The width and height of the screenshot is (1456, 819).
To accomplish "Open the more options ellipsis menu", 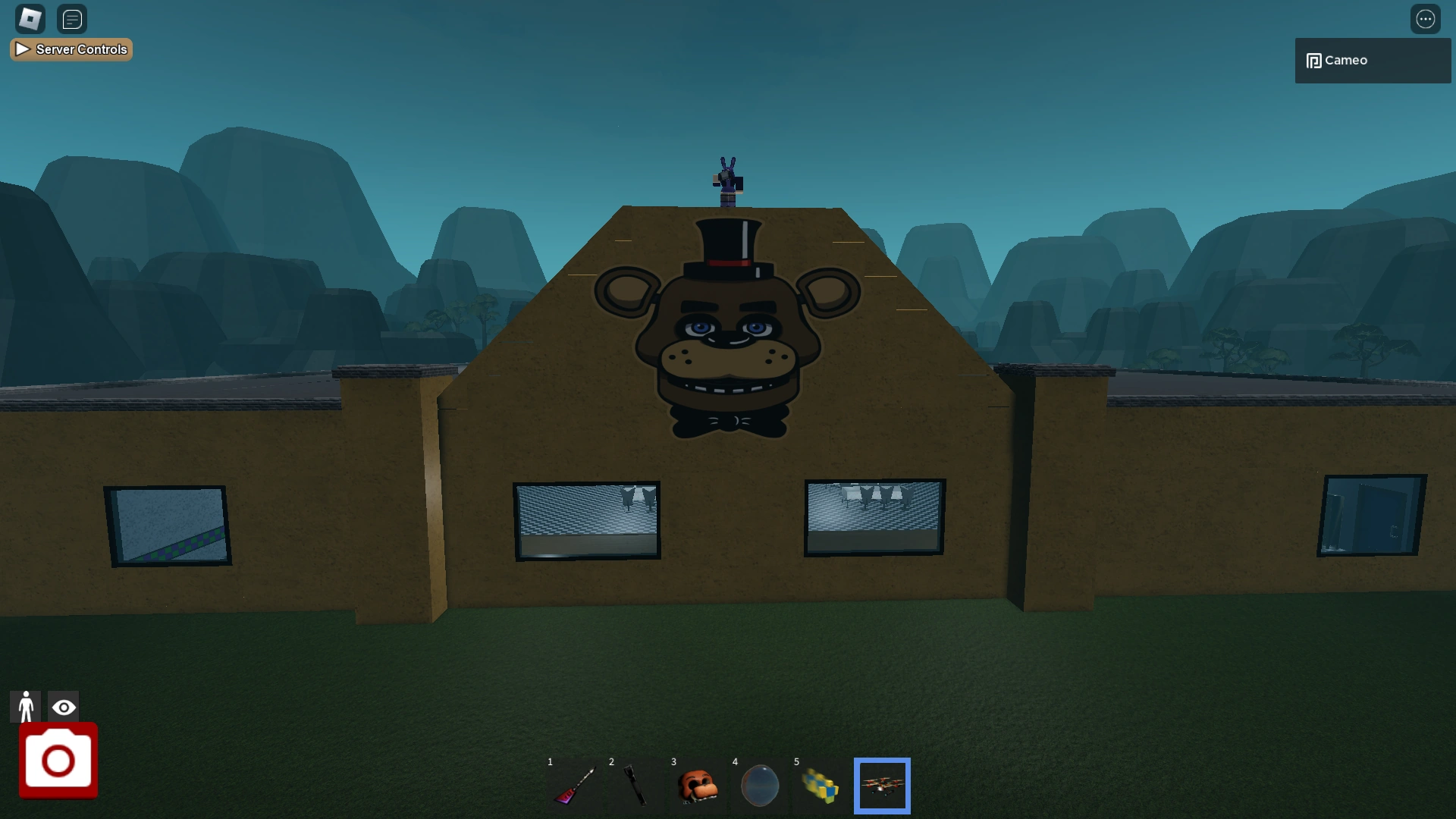I will click(1426, 18).
